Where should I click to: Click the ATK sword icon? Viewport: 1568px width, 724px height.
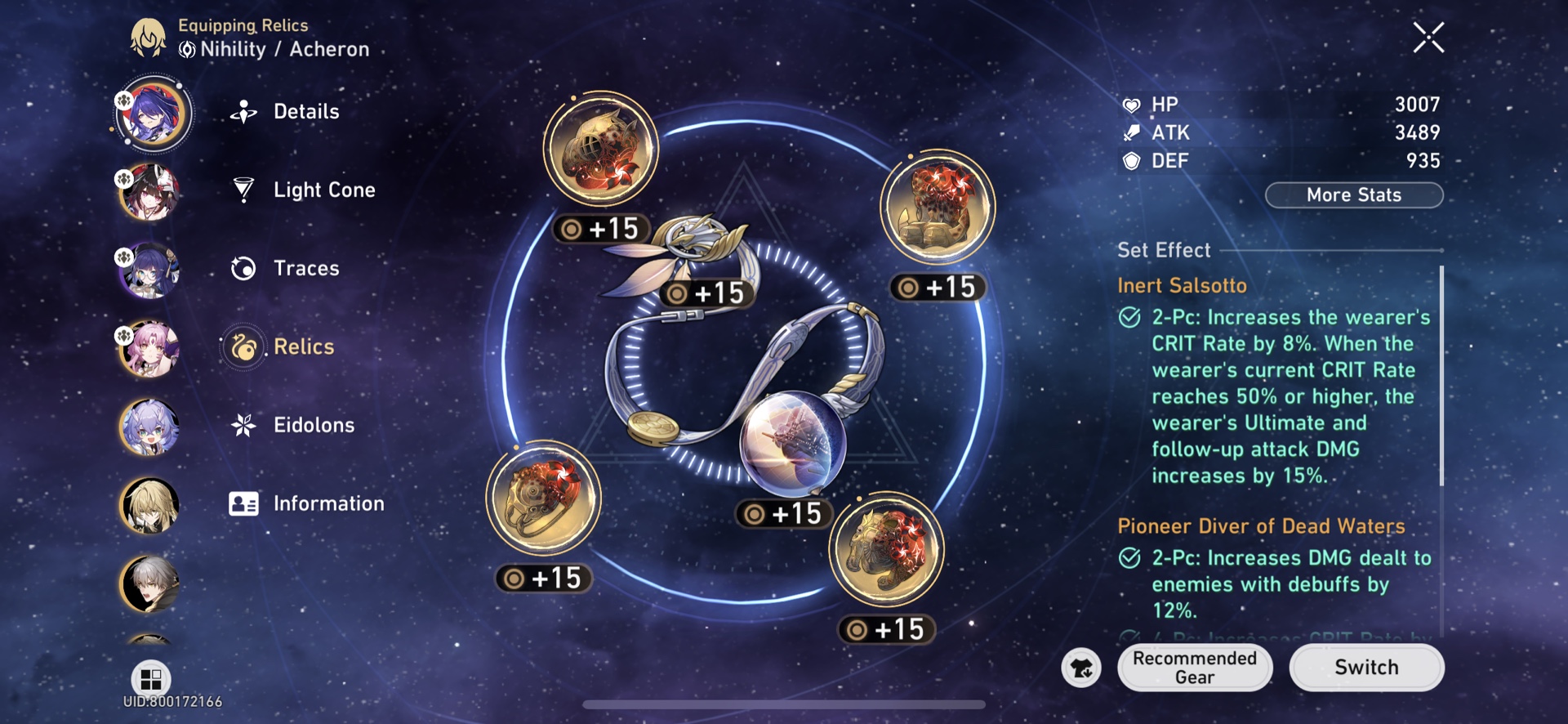(x=1131, y=132)
